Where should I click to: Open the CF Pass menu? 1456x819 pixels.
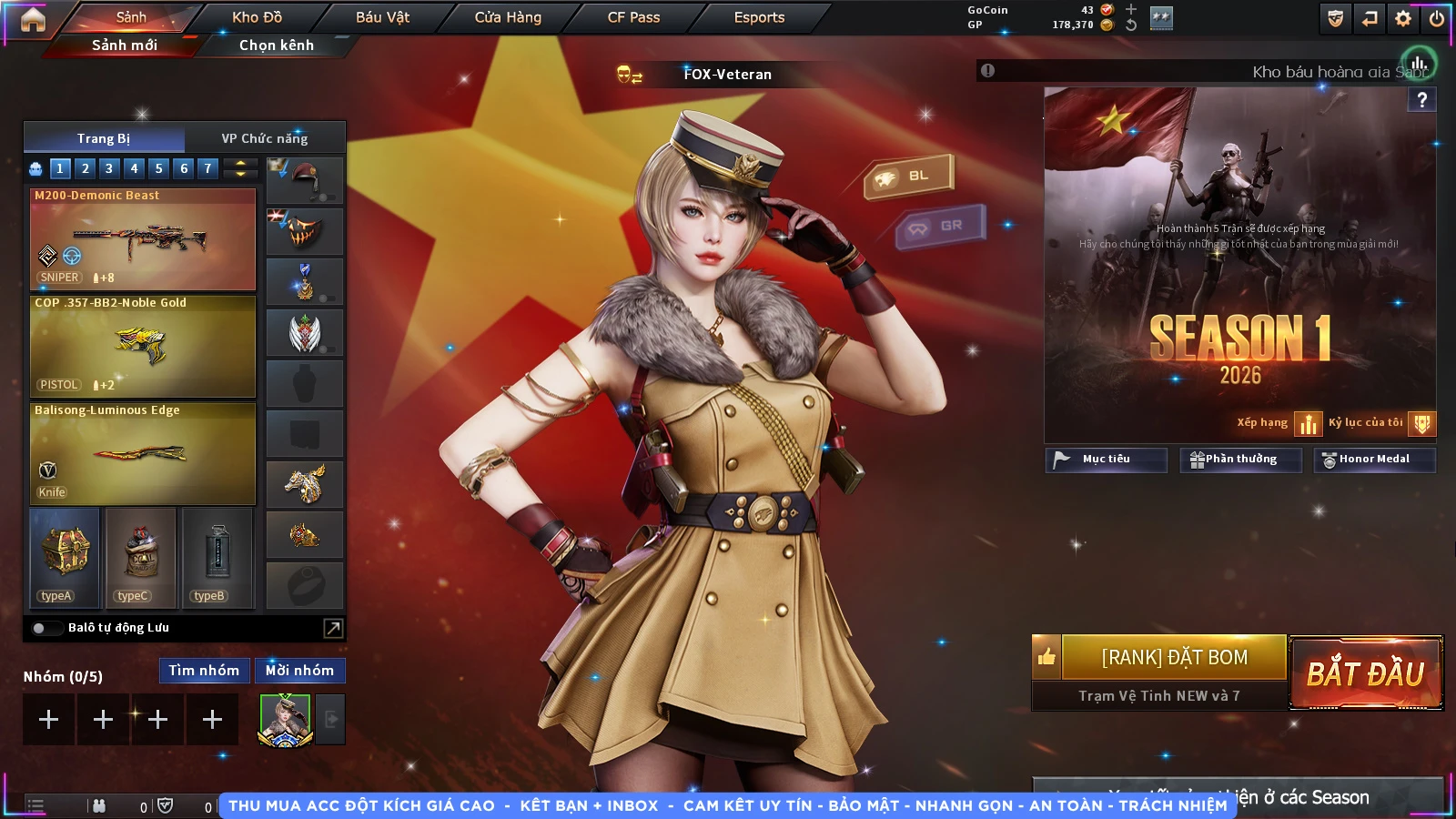point(633,17)
